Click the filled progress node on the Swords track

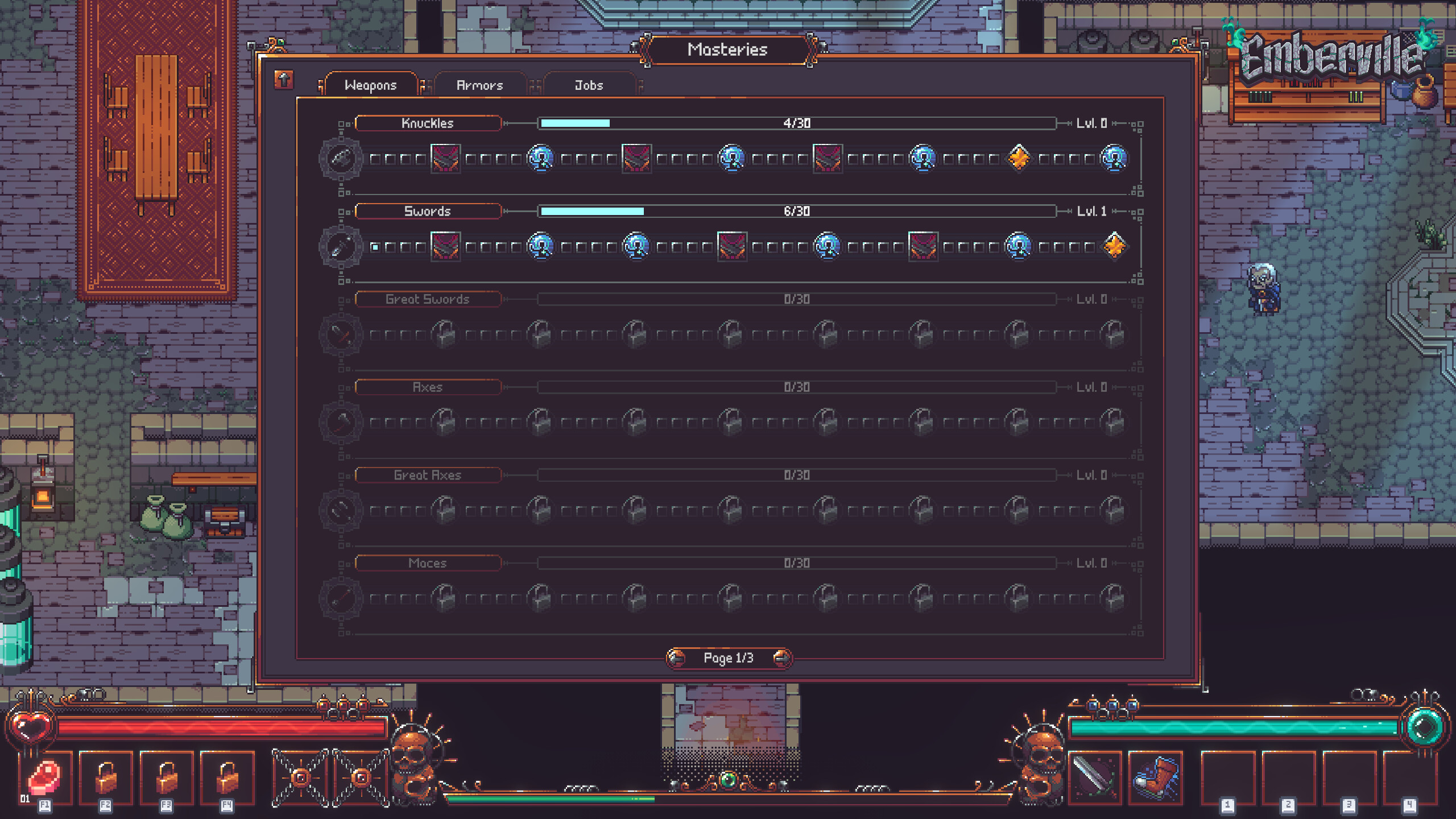click(x=374, y=246)
